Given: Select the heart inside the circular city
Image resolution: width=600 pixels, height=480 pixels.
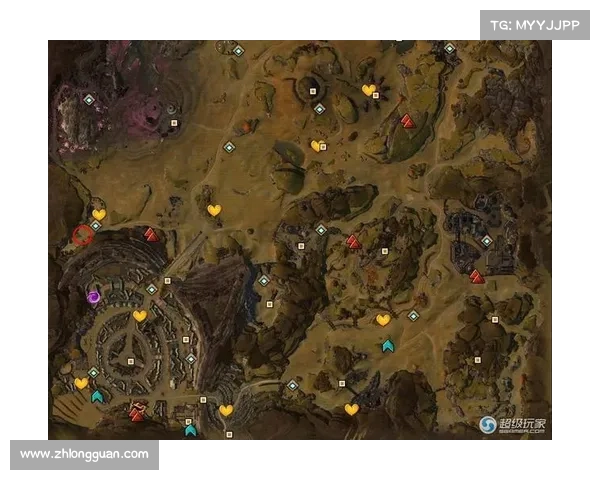Looking at the screenshot, I should [x=140, y=316].
